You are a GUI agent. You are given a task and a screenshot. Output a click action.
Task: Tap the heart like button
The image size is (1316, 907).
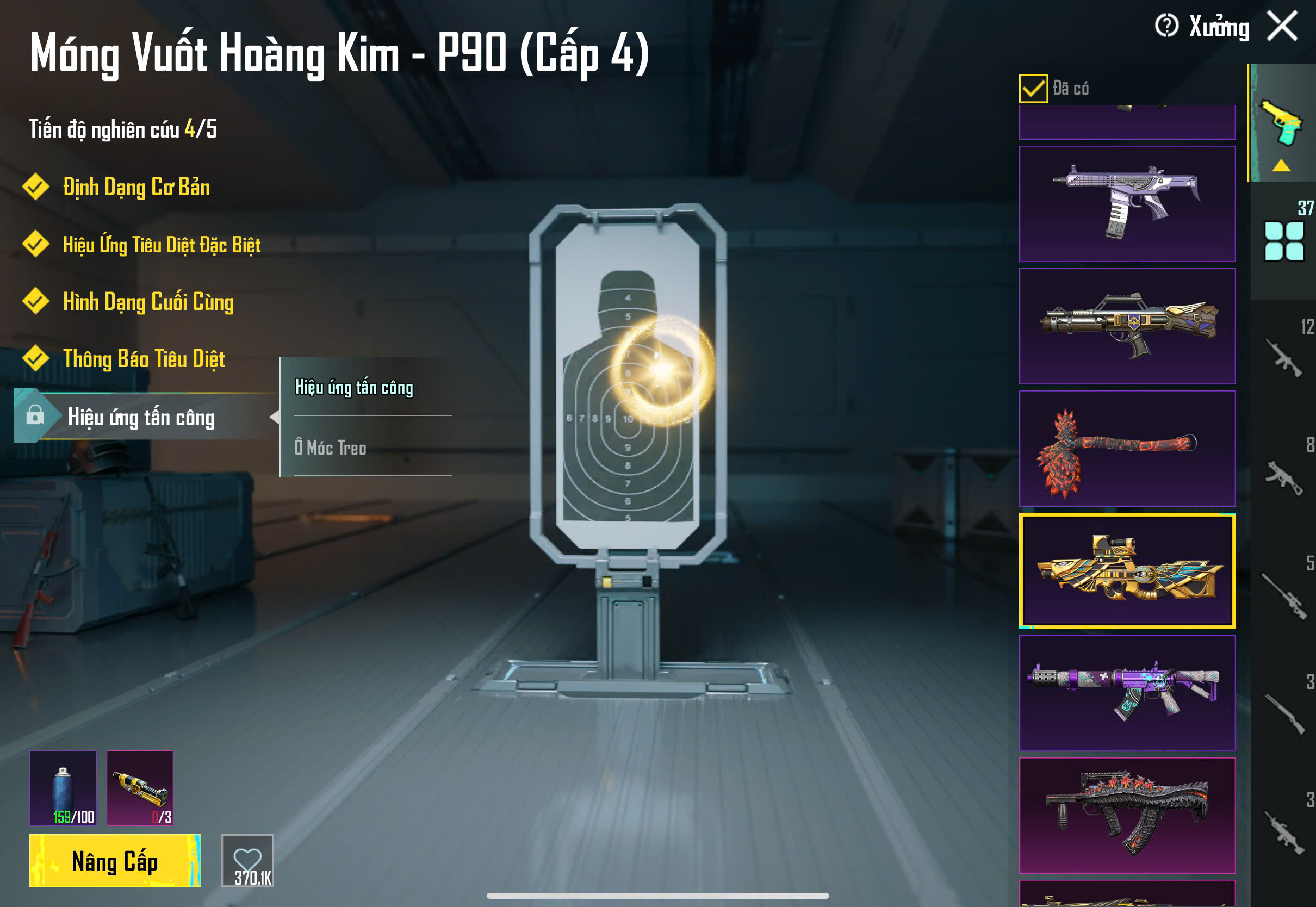pyautogui.click(x=247, y=860)
